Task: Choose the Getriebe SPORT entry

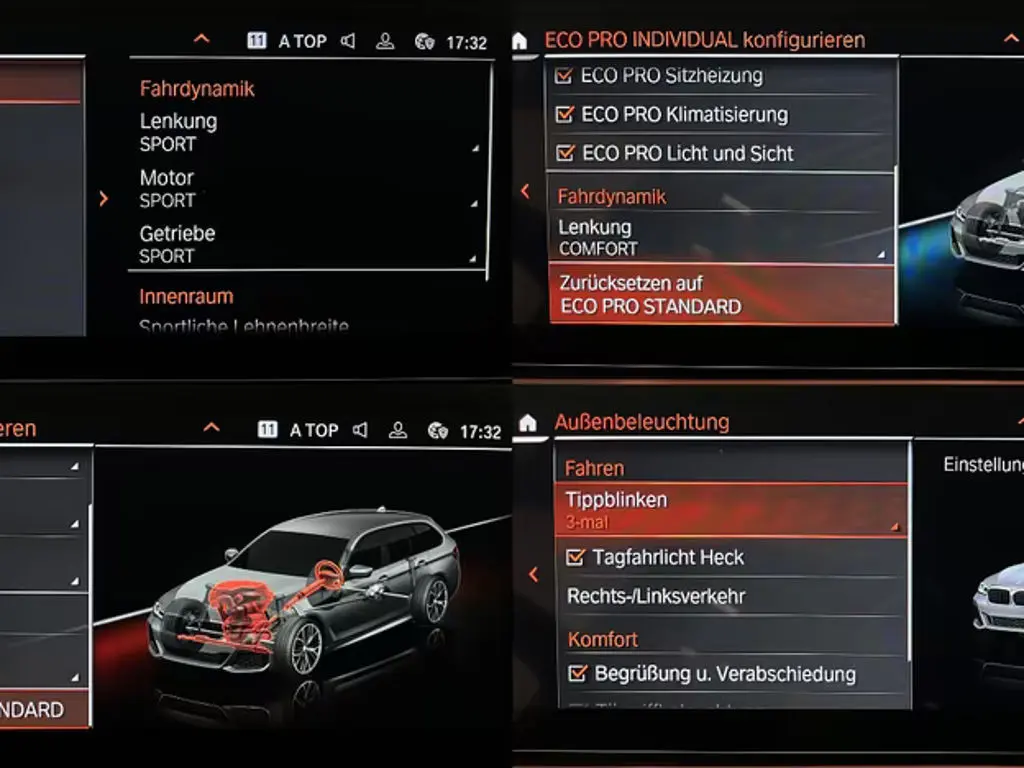Action: click(x=308, y=244)
